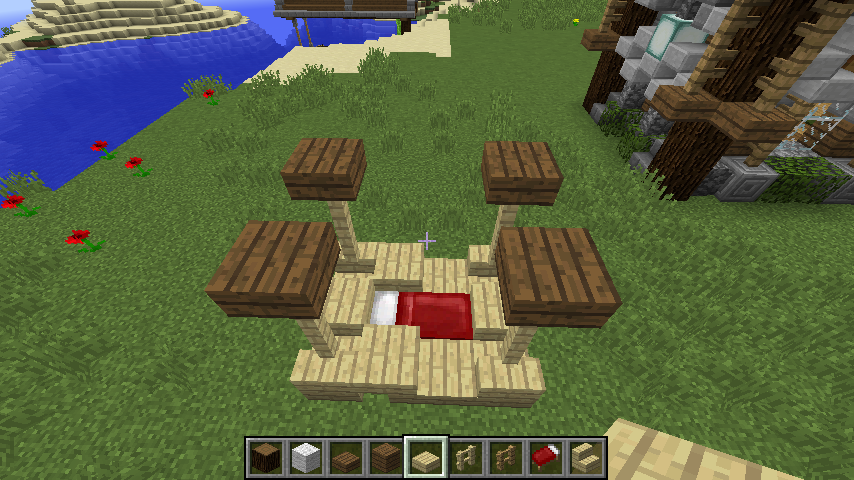Image resolution: width=854 pixels, height=480 pixels.
Task: Select the dark log block slot
Action: 266,458
